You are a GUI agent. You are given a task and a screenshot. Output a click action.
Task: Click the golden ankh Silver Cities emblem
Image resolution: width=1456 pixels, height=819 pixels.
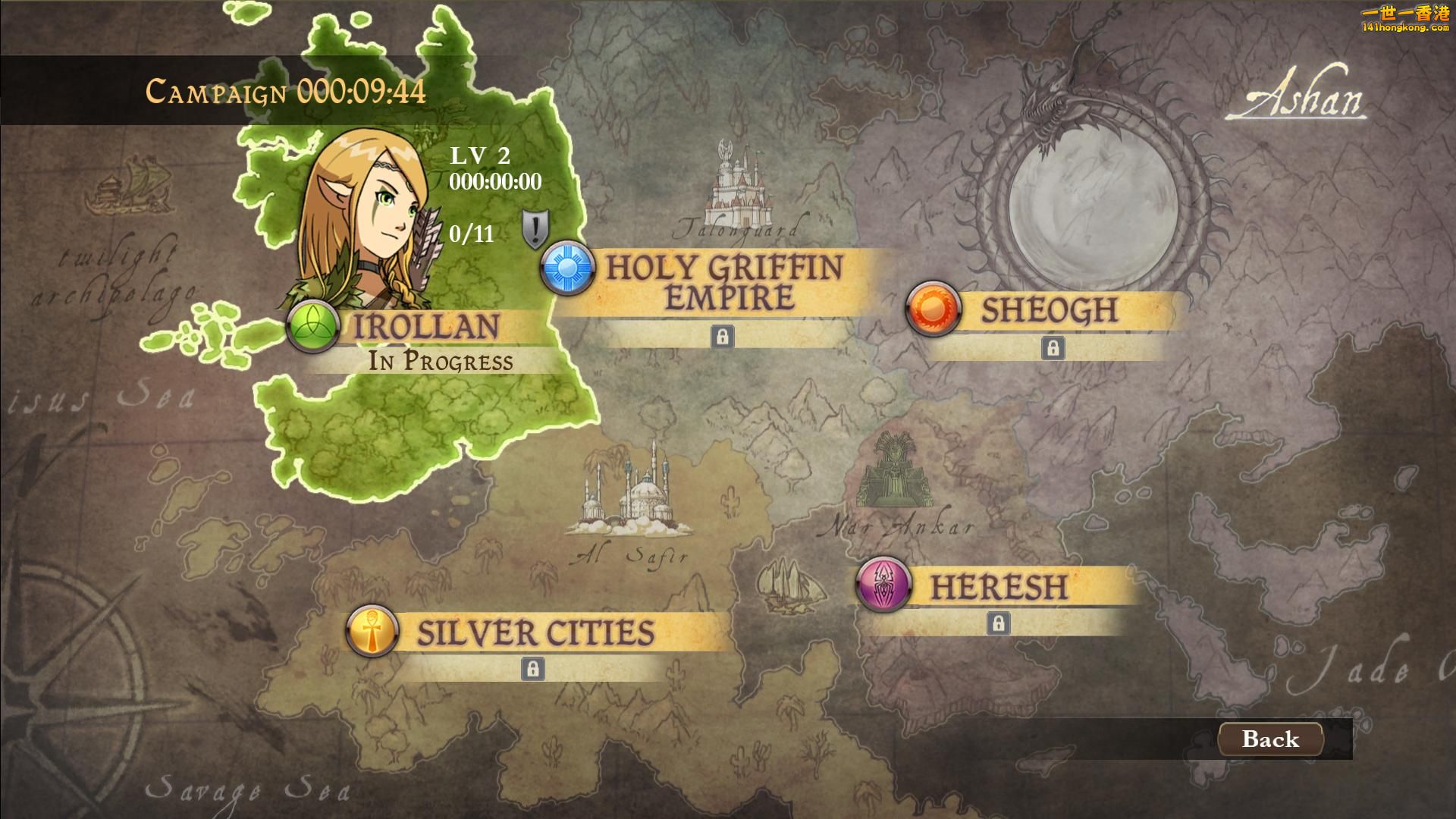(x=372, y=631)
